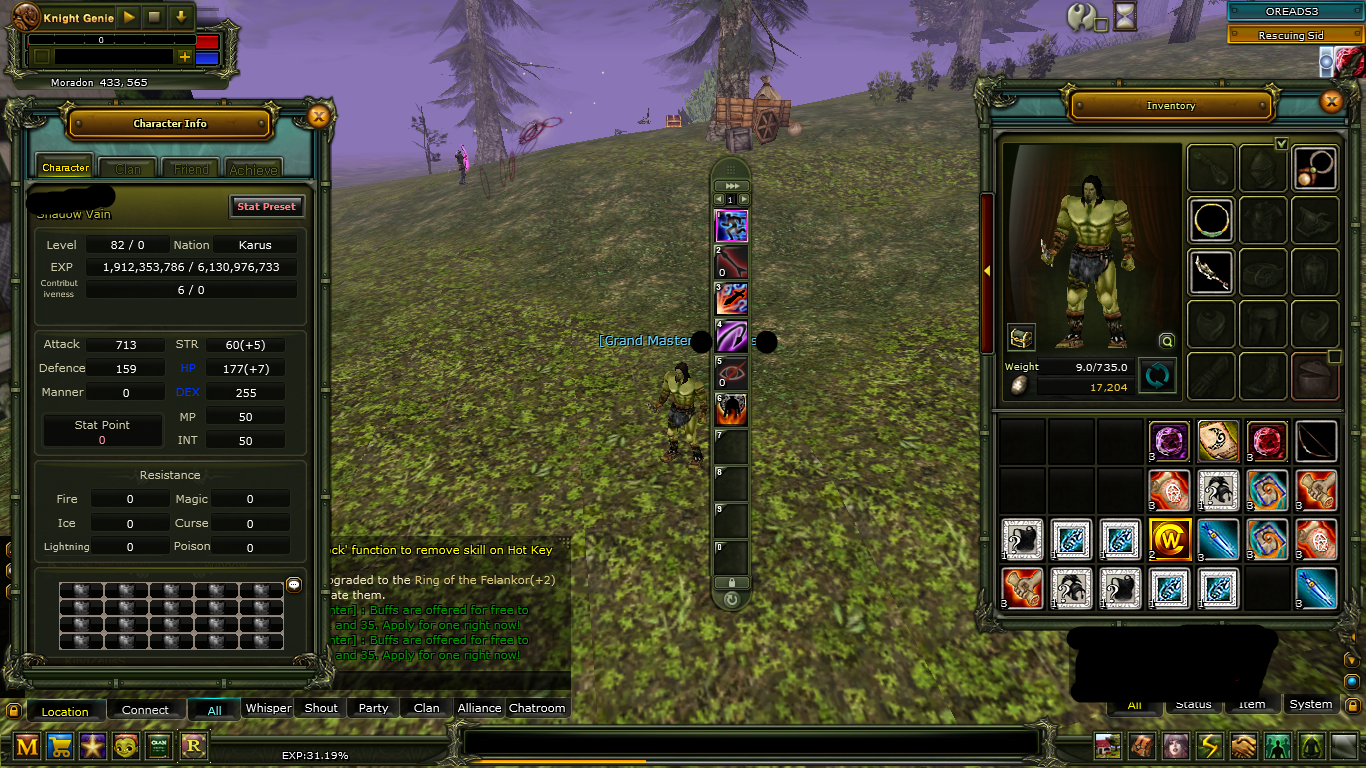The image size is (1366, 768).
Task: Click the lightning skill icon on bottom-right toolbar
Action: (1211, 746)
